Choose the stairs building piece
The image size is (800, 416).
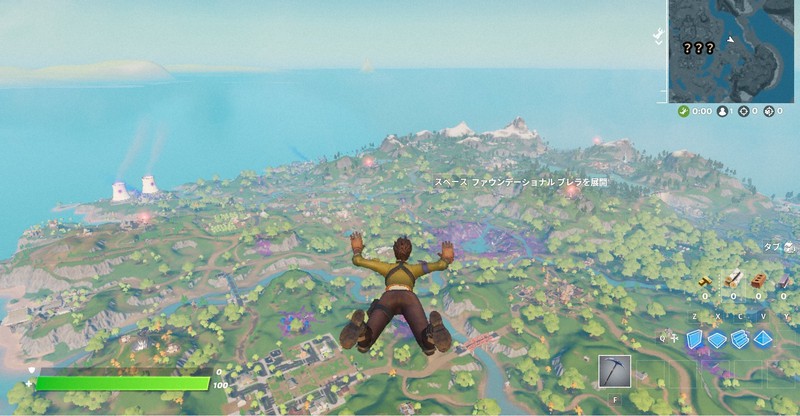pyautogui.click(x=740, y=340)
